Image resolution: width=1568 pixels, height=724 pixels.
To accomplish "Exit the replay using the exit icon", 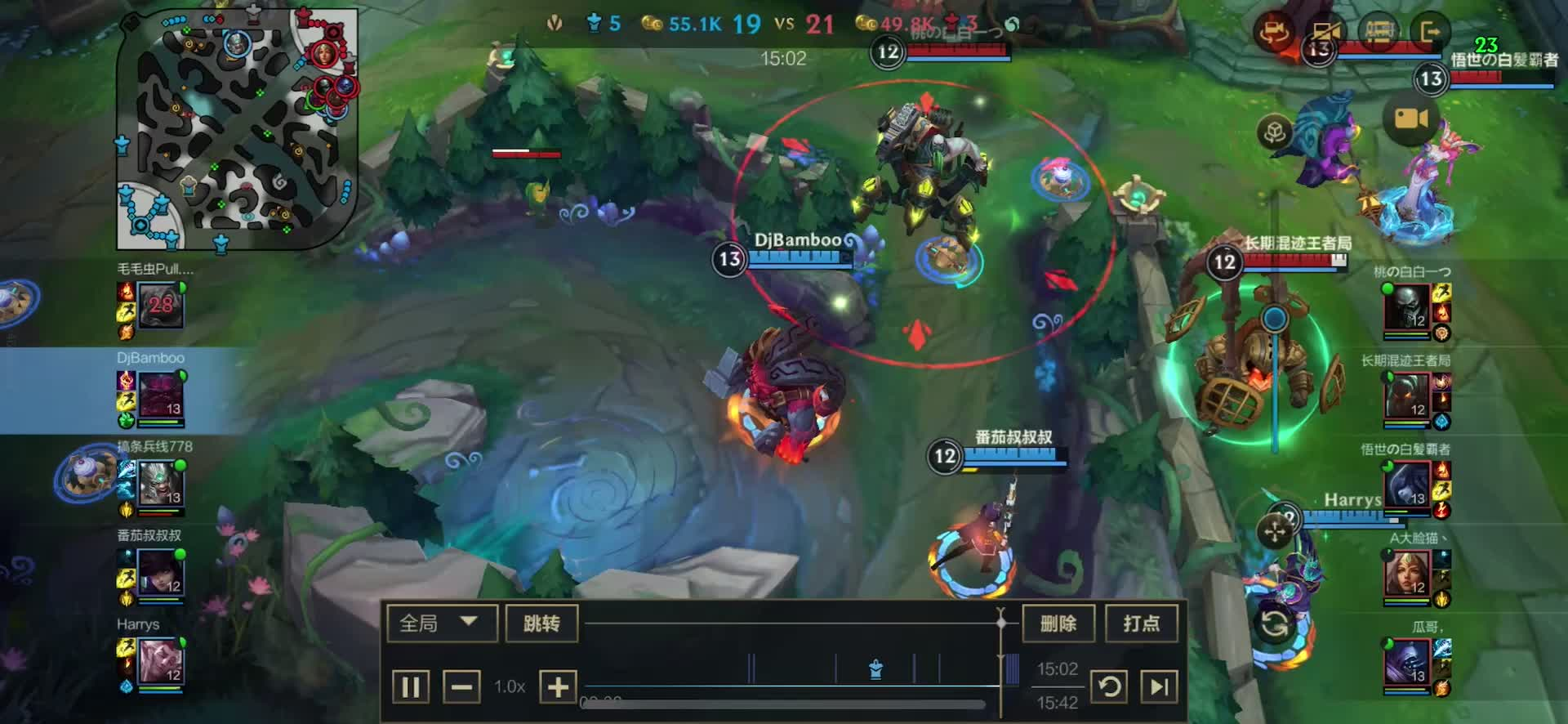I will click(x=1430, y=33).
